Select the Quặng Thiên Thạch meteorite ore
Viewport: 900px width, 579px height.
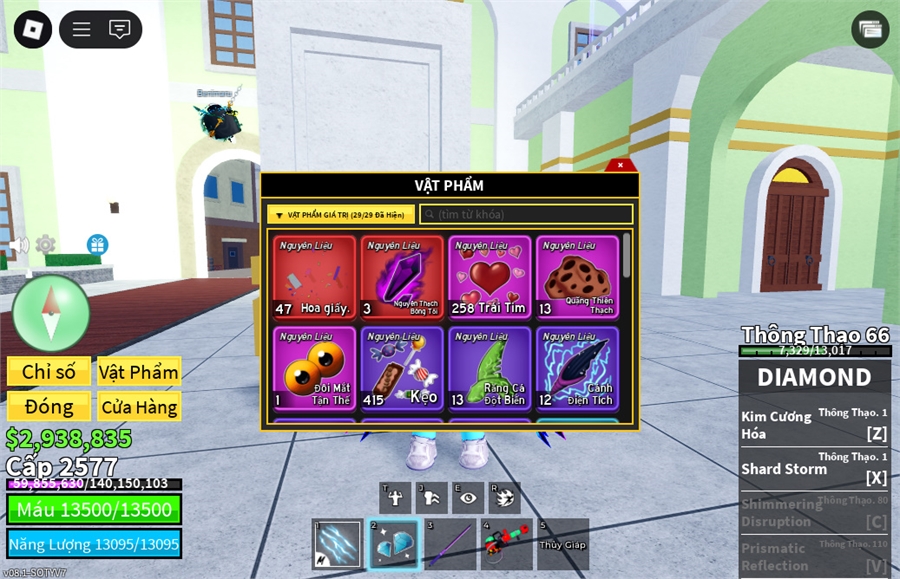pyautogui.click(x=577, y=277)
